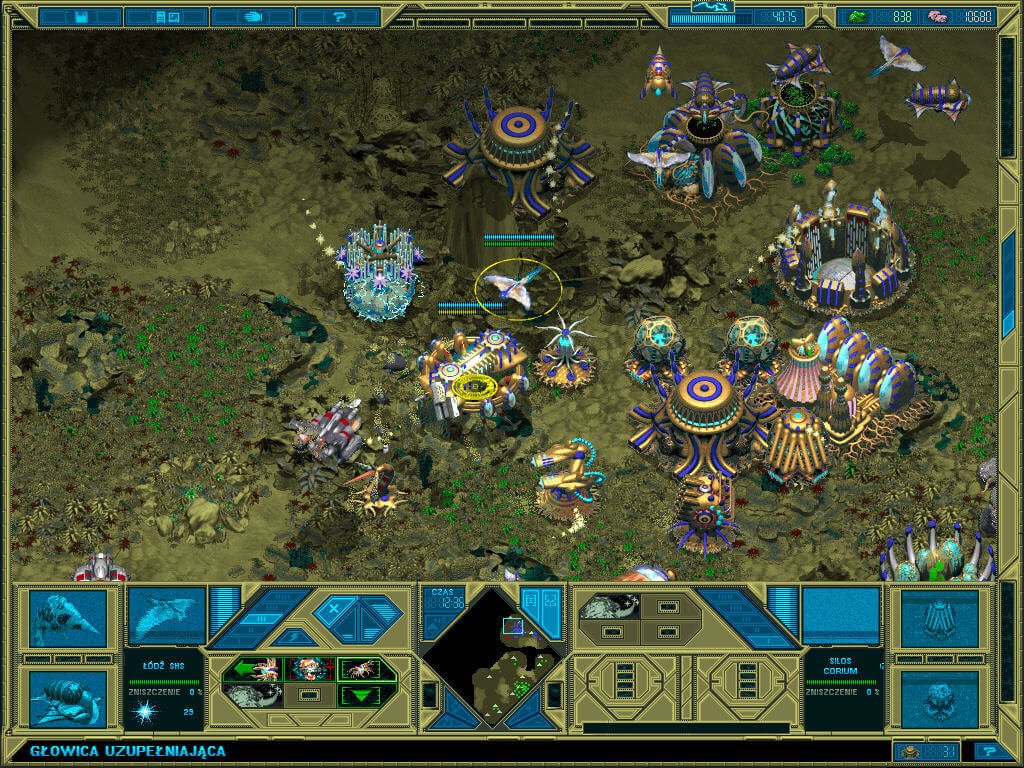Click the hand icon button in top bar
Viewport: 1024px width, 768px height.
pyautogui.click(x=253, y=17)
